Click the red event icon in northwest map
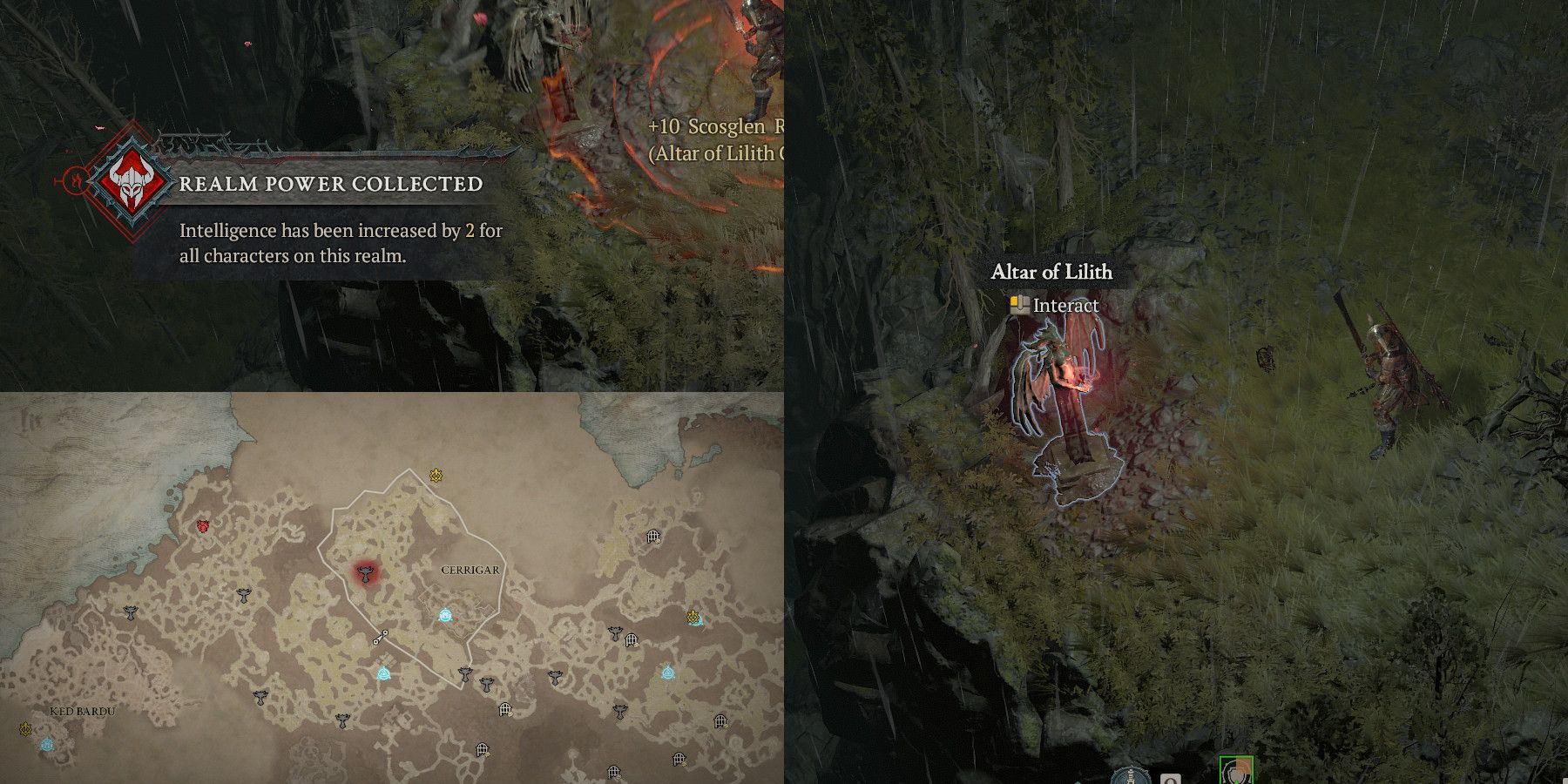This screenshot has height=784, width=1568. point(201,524)
